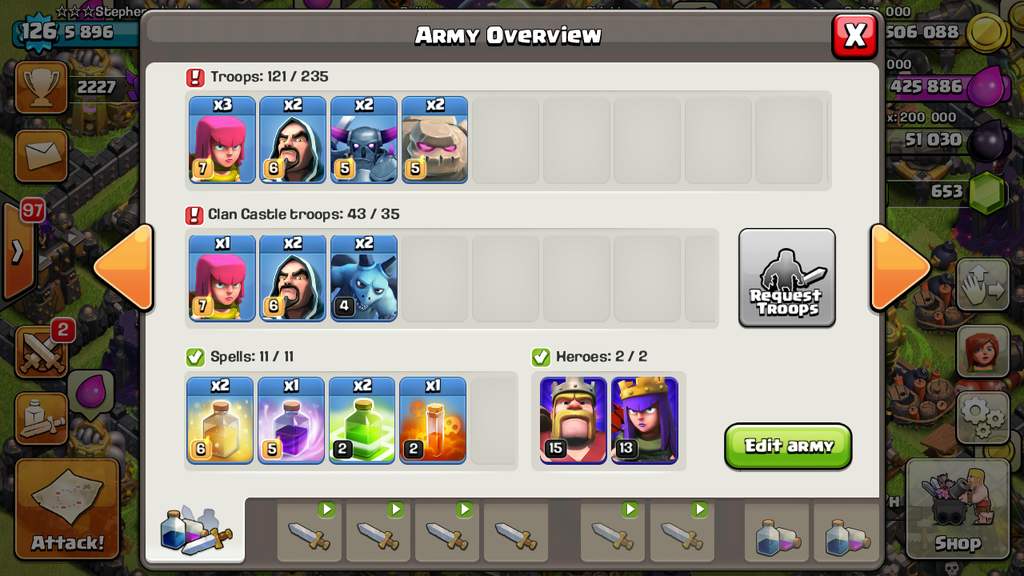Select the PEKKA troop card

pyautogui.click(x=364, y=140)
